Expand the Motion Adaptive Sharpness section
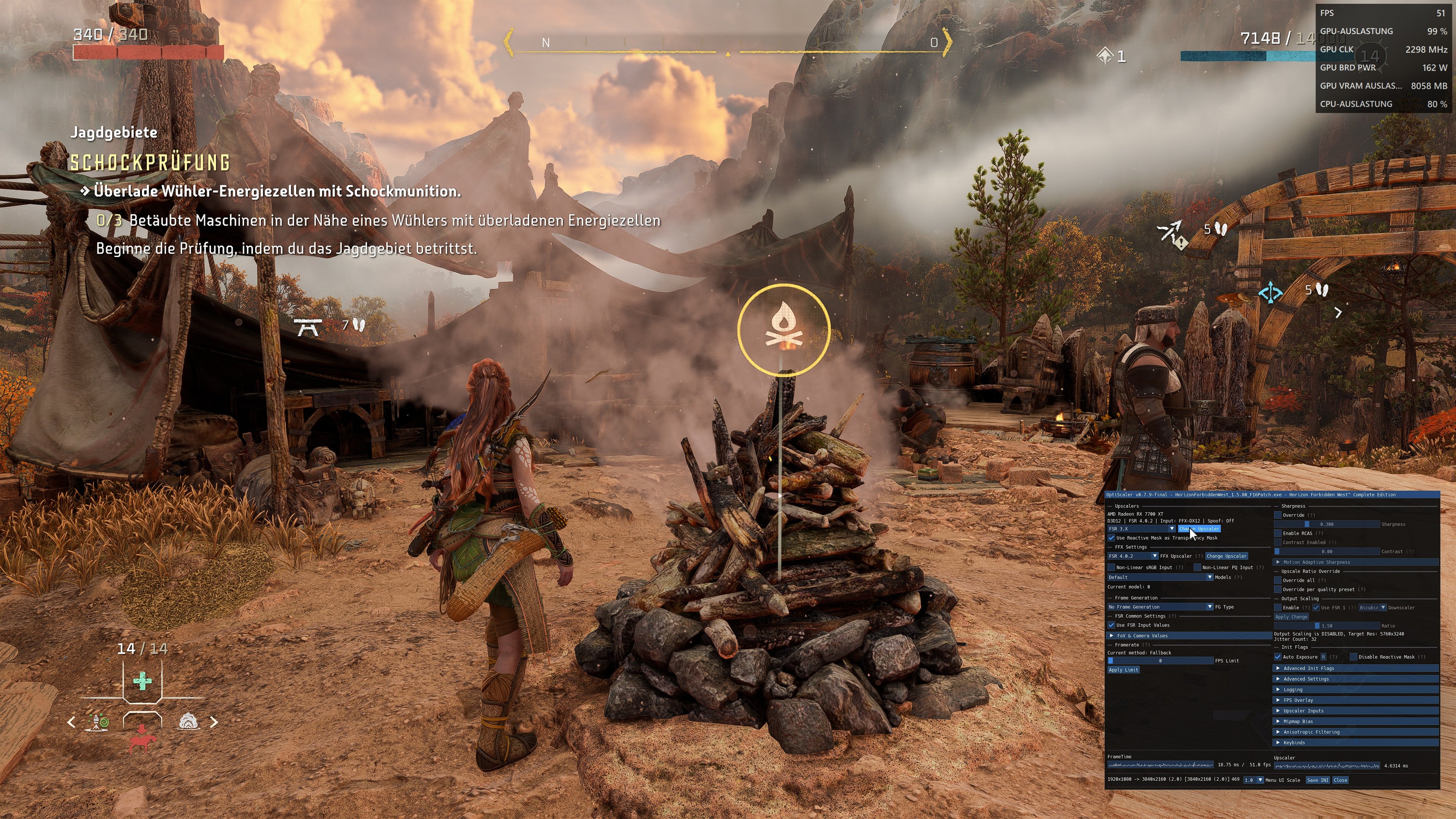 point(1279,562)
